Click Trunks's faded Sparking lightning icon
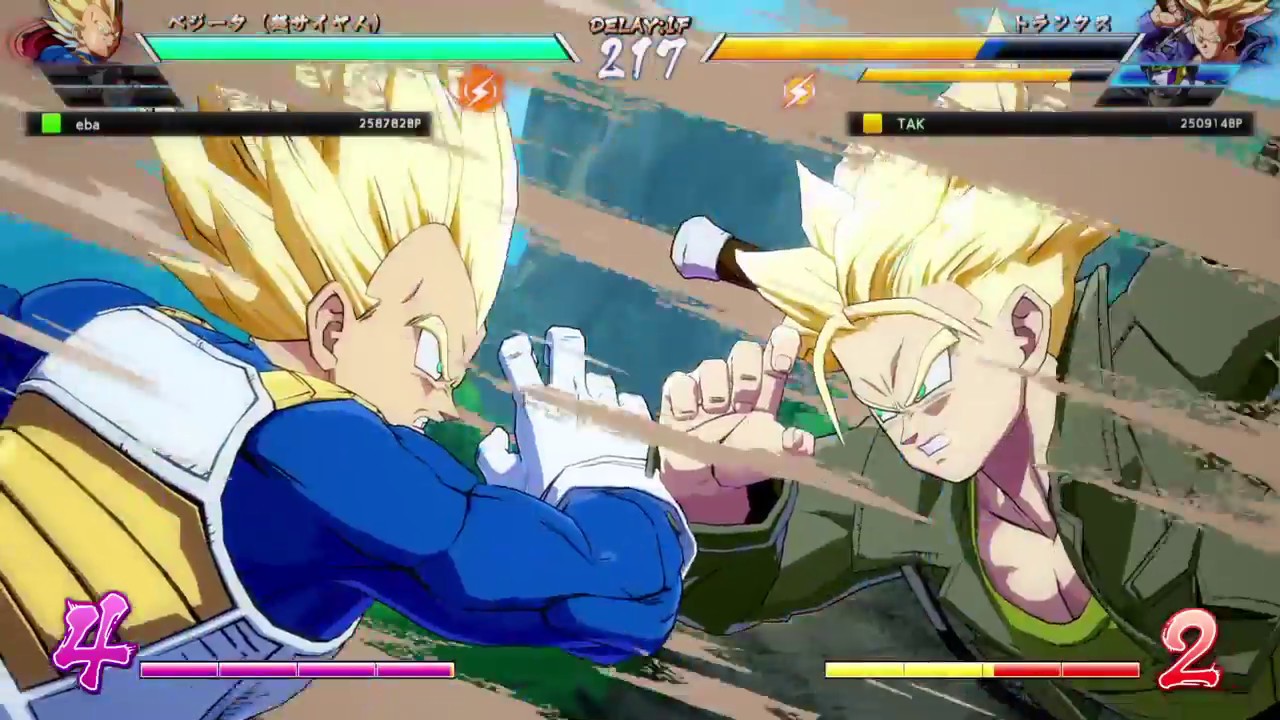Viewport: 1280px width, 720px height. click(798, 90)
